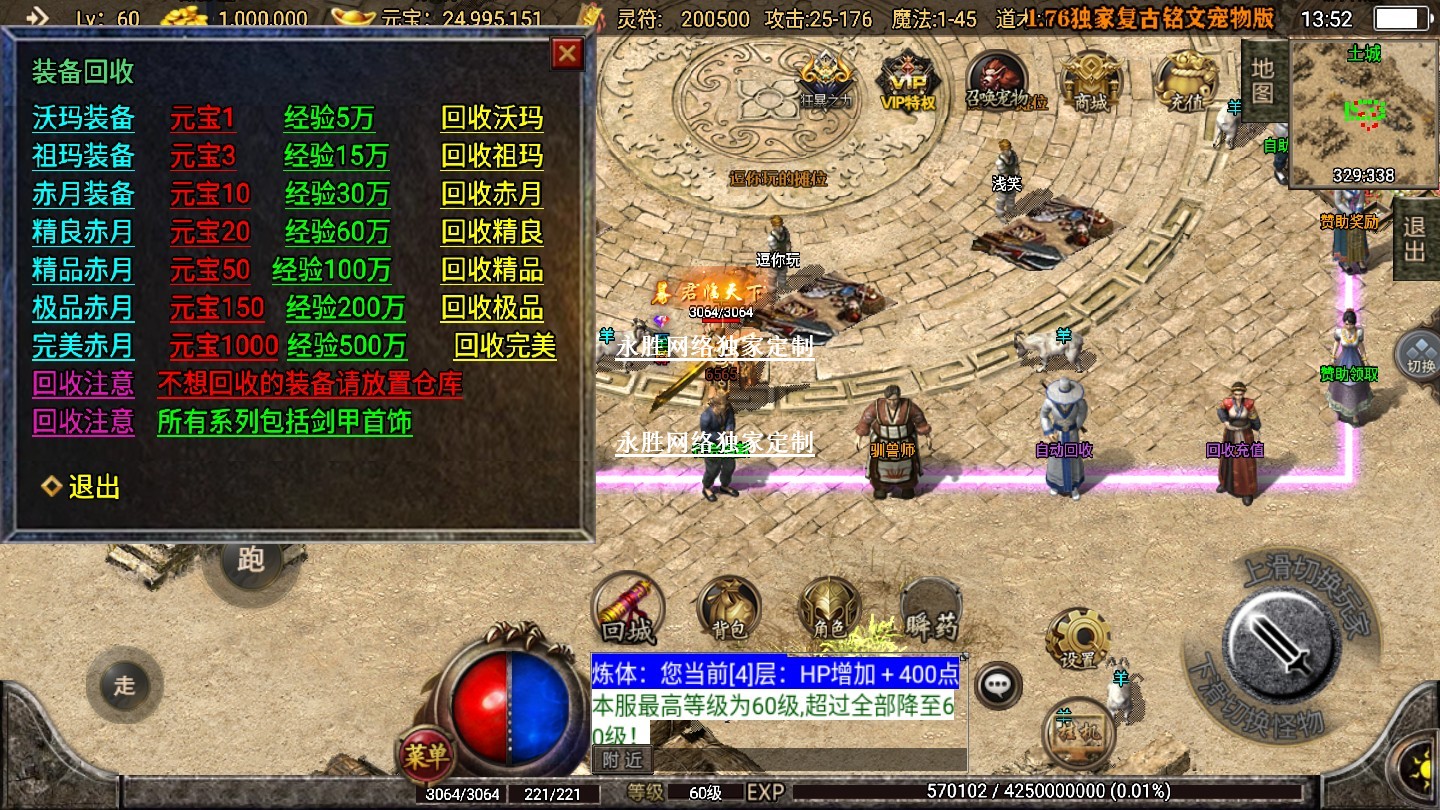Open the VIP特权 icon
This screenshot has width=1440, height=810.
point(906,79)
